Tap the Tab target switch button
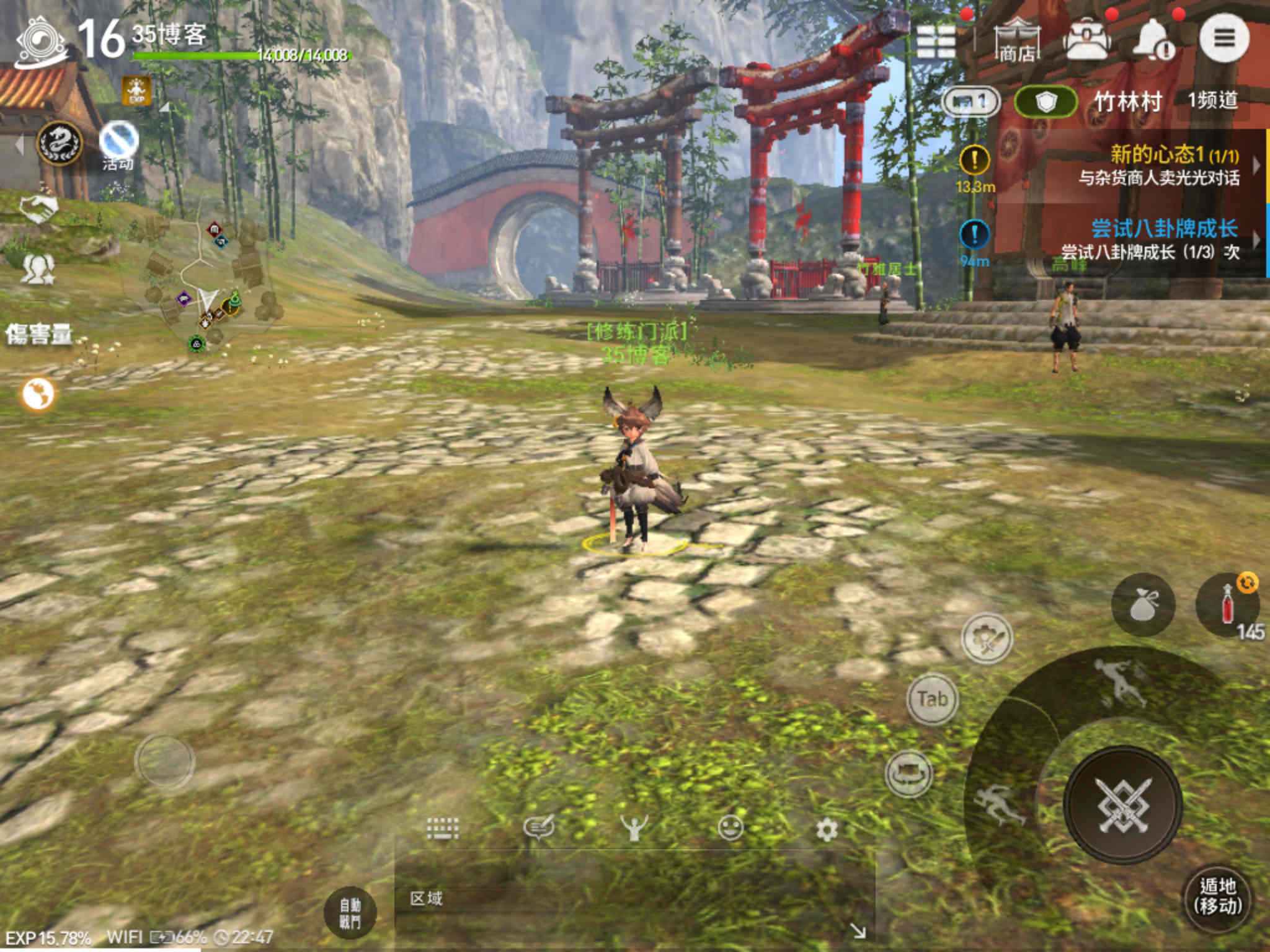Screen dimensions: 1270x952 pos(932,699)
